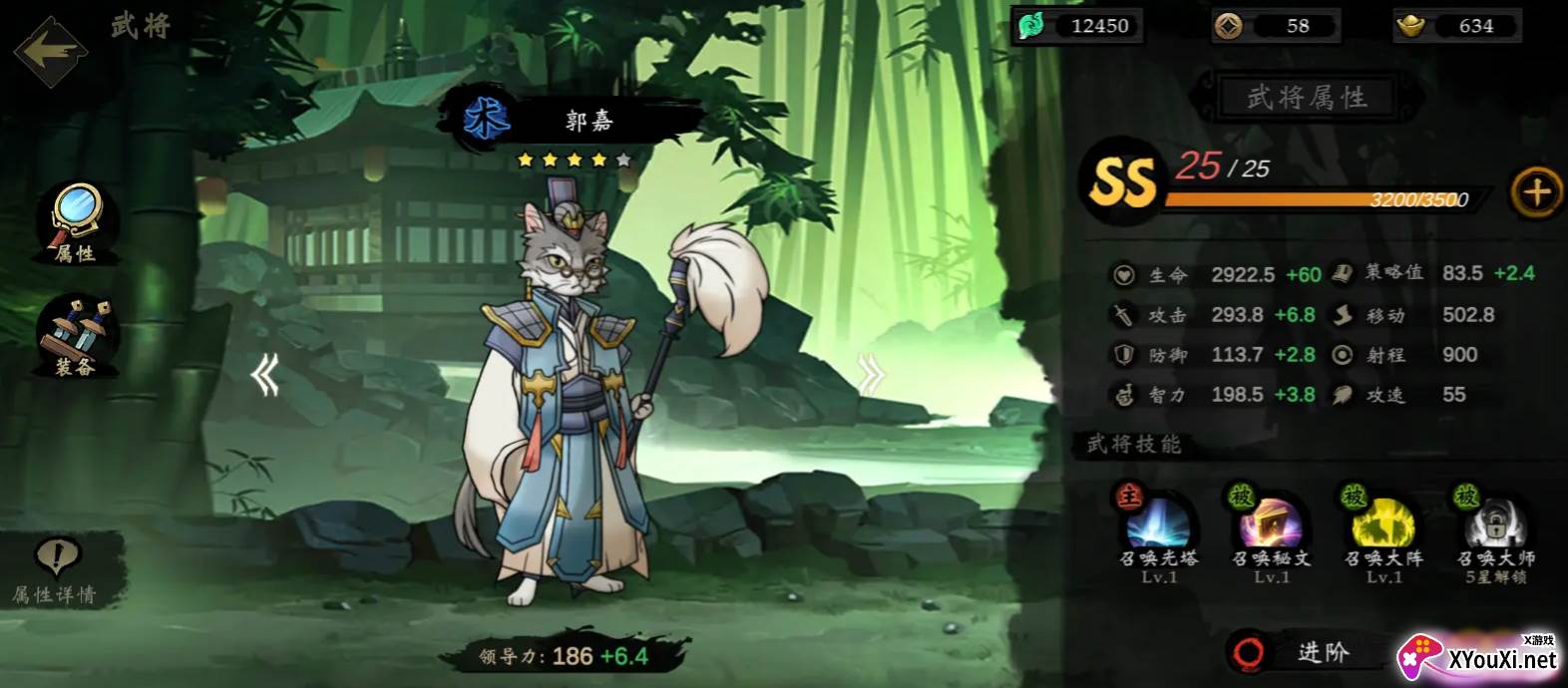
Task: Inspect the locked 召唤大师 skill
Action: [1495, 520]
